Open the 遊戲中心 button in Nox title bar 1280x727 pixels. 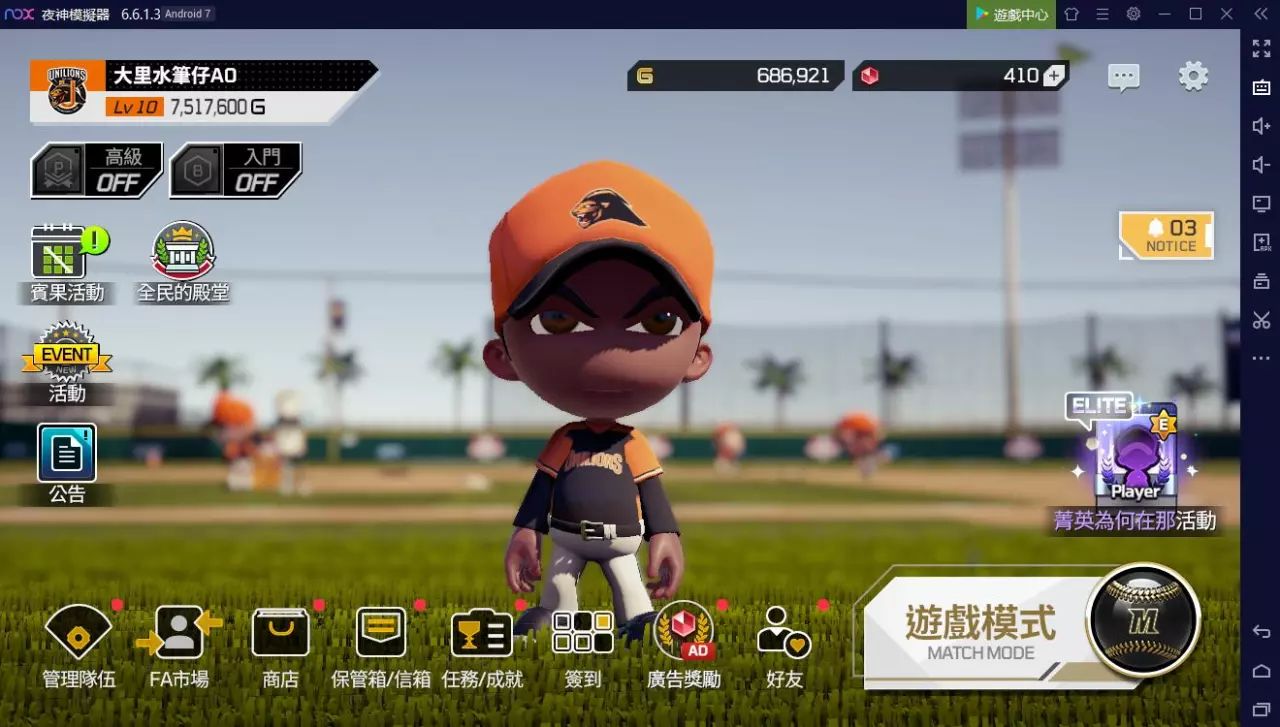coord(1011,14)
